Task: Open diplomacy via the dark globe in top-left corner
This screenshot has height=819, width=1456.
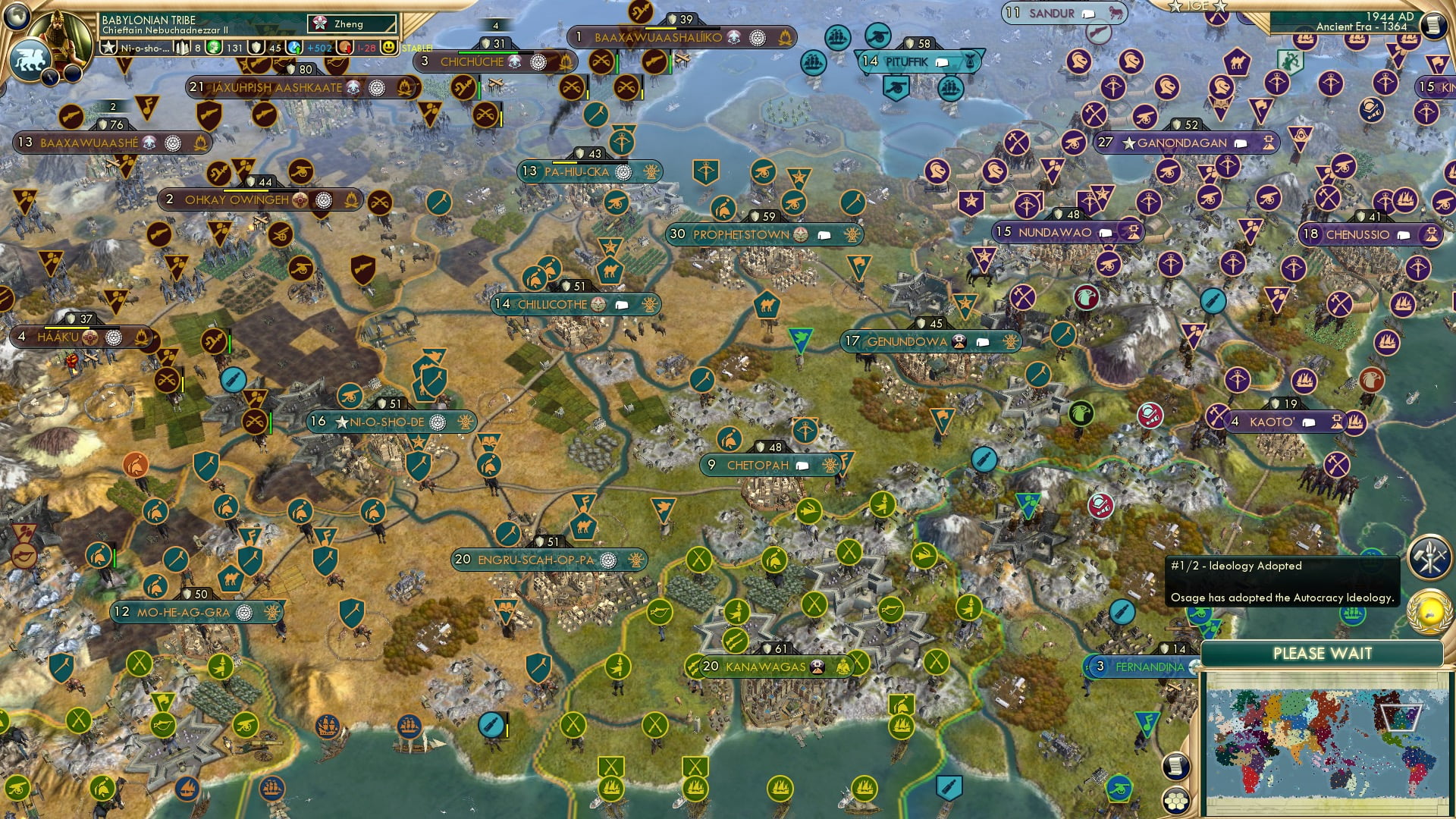Action: [15, 17]
